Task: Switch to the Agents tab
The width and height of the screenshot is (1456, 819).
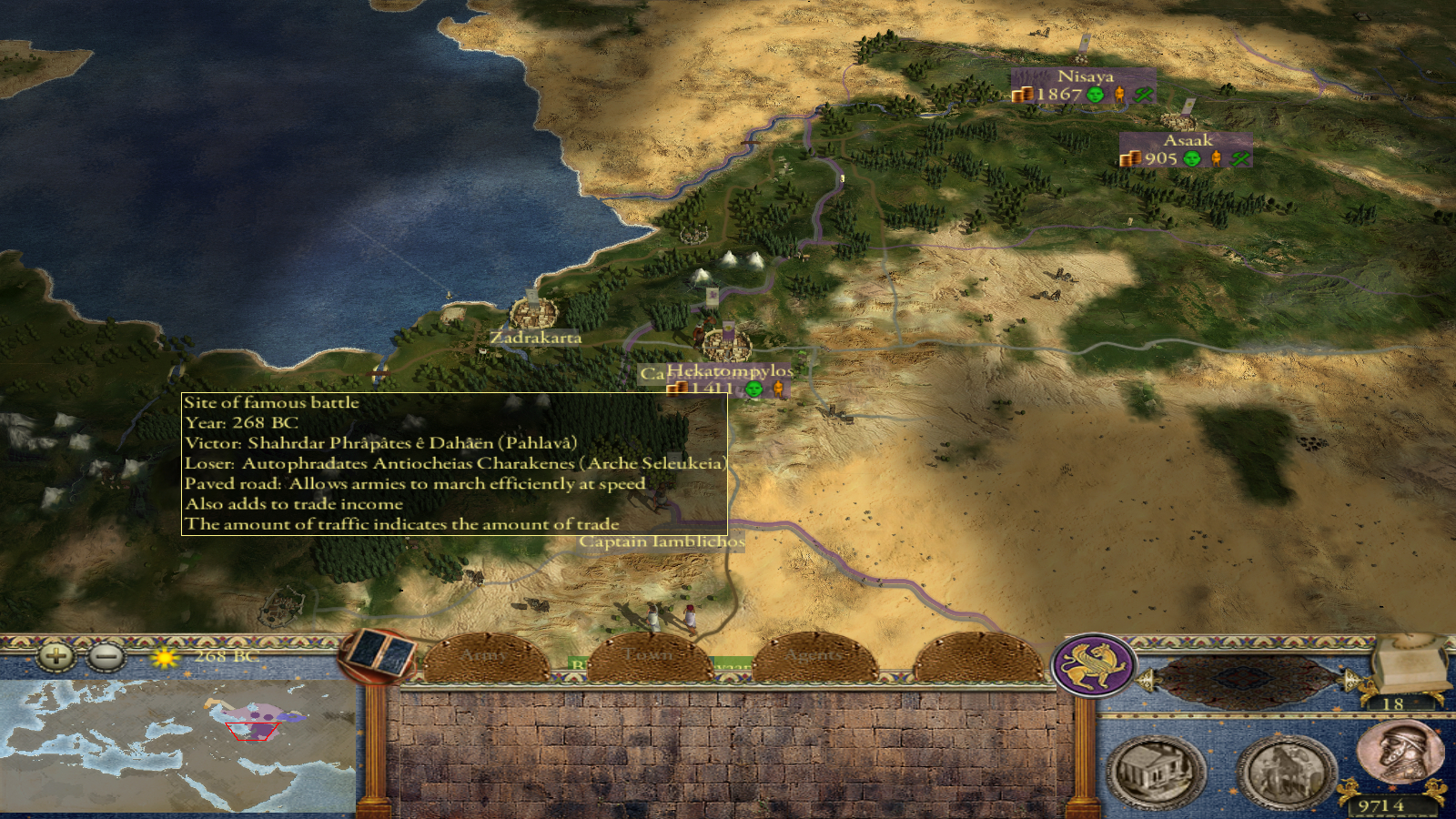Action: [x=814, y=658]
